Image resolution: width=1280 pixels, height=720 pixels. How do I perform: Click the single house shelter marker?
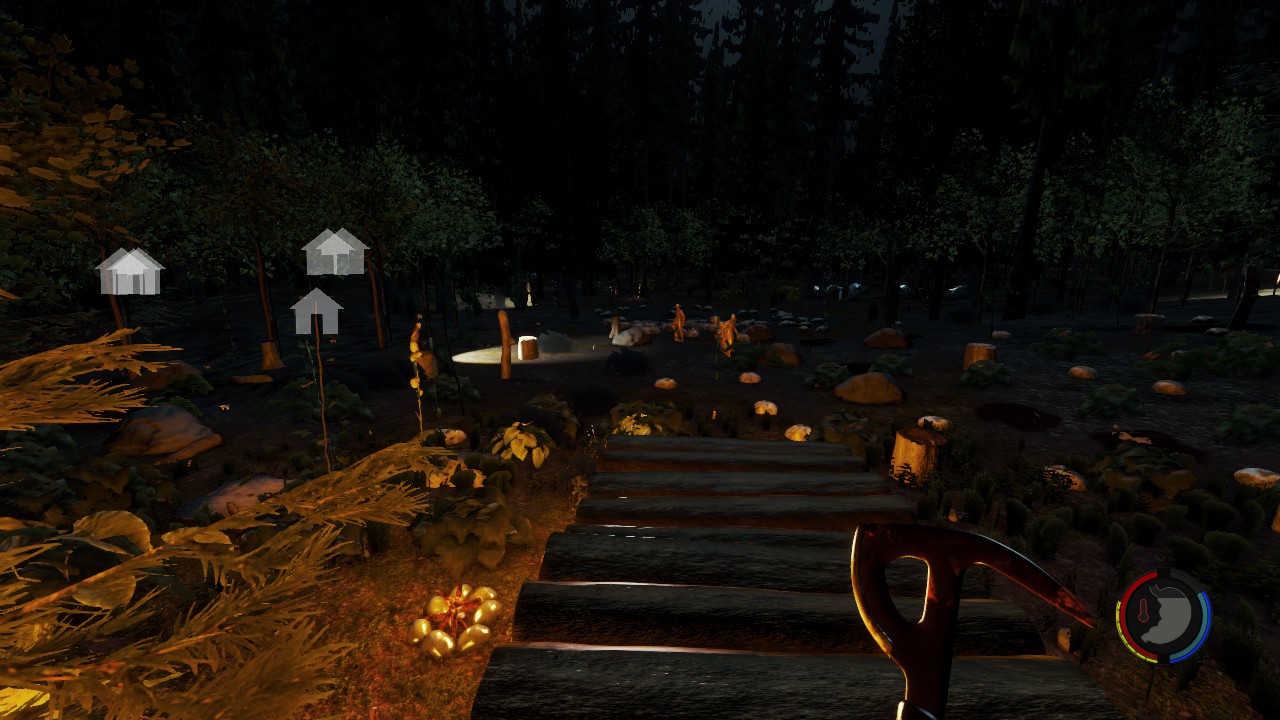pyautogui.click(x=316, y=312)
